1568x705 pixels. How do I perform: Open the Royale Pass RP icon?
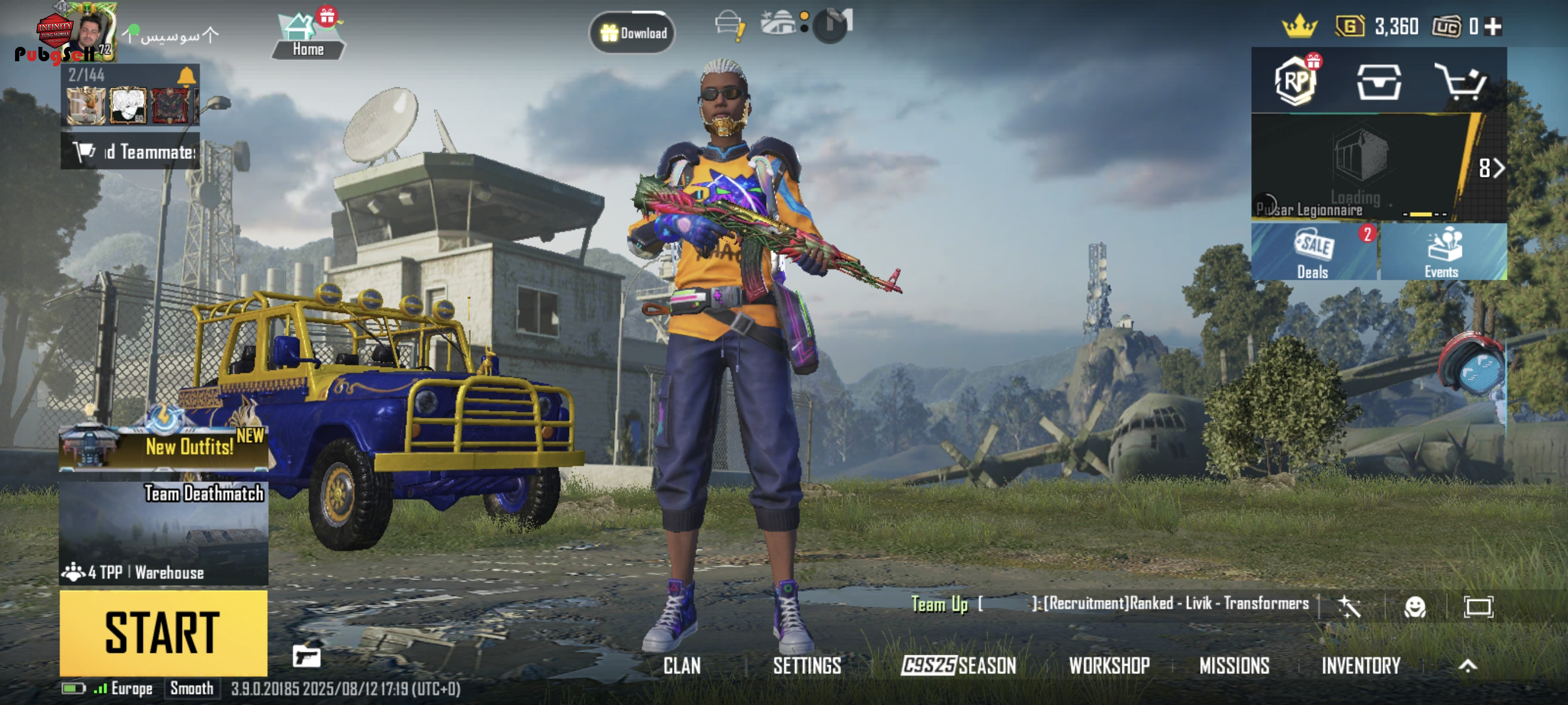click(1296, 81)
